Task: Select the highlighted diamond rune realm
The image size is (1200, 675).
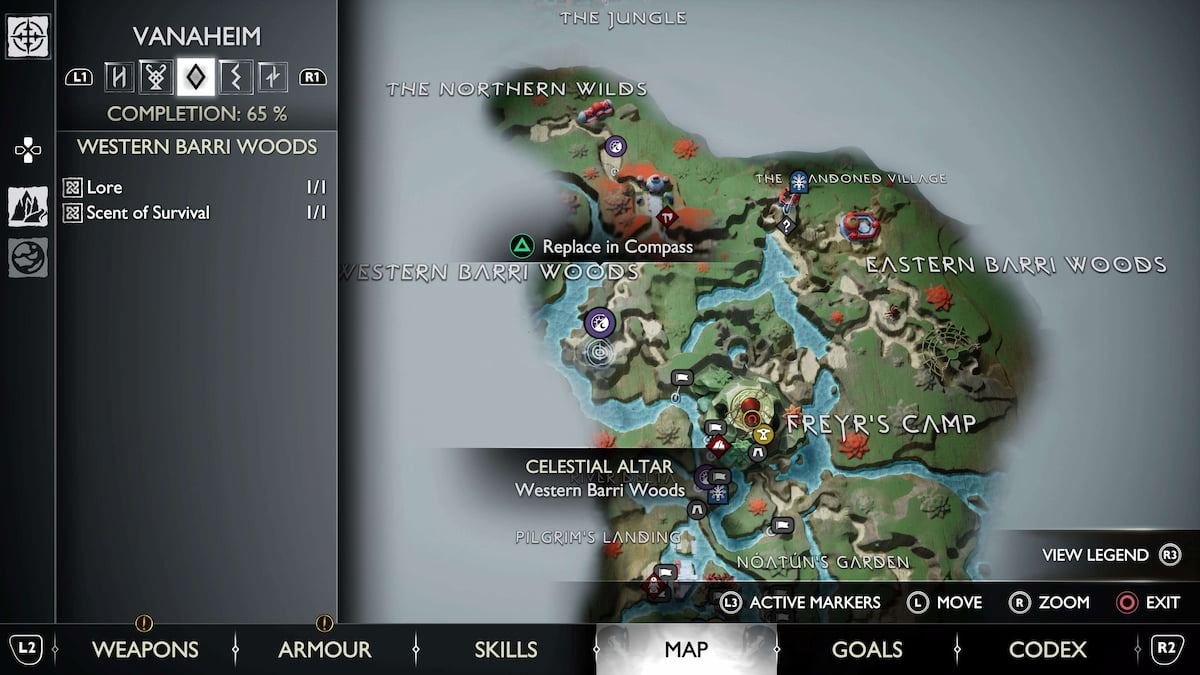Action: click(x=195, y=76)
